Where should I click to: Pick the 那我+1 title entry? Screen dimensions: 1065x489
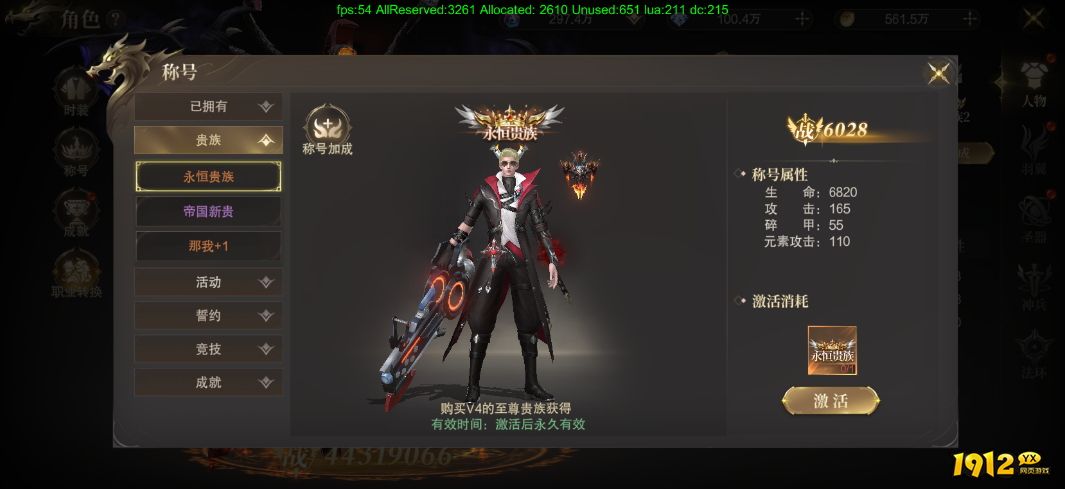click(x=208, y=246)
